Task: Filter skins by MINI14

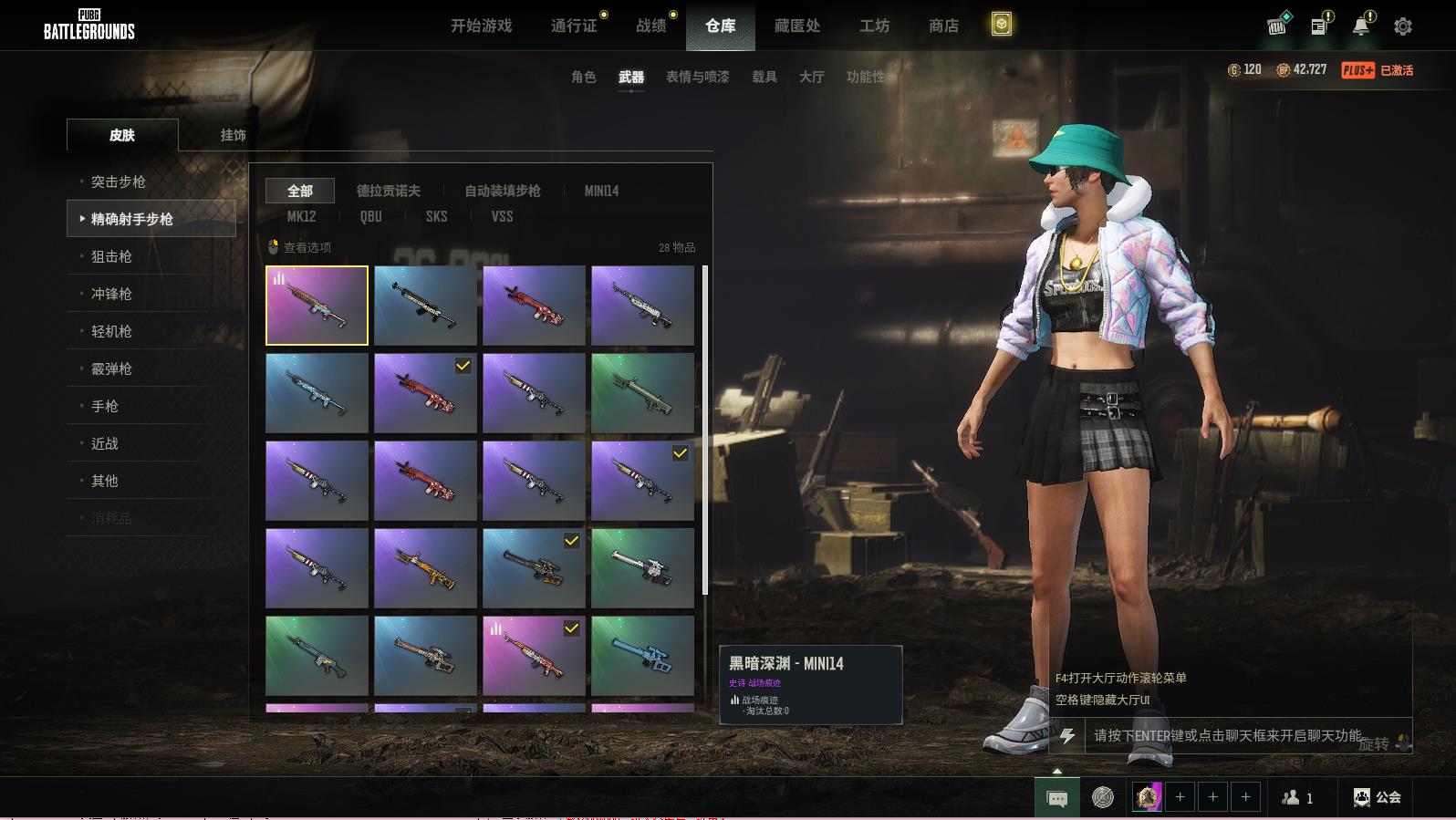Action: [x=601, y=191]
